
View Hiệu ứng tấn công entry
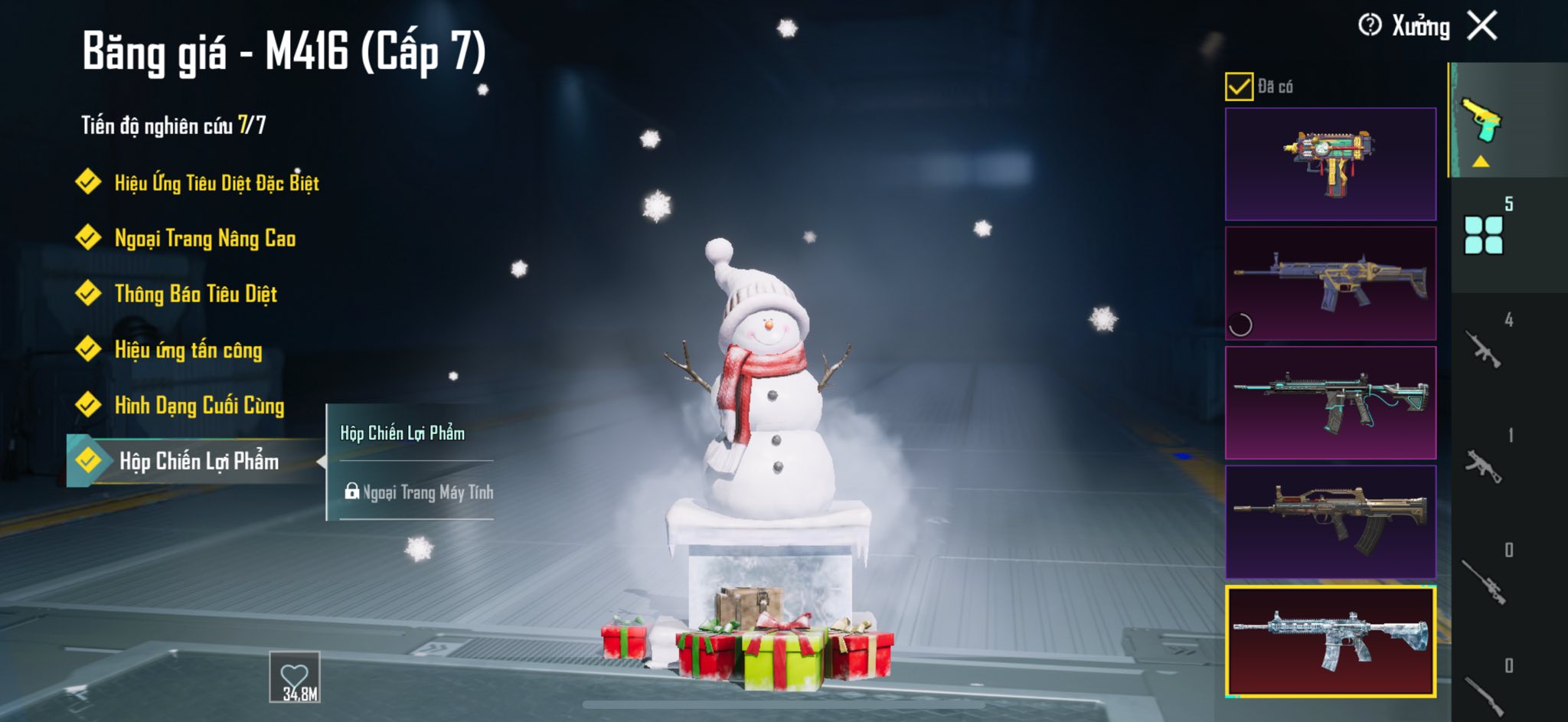coord(188,350)
